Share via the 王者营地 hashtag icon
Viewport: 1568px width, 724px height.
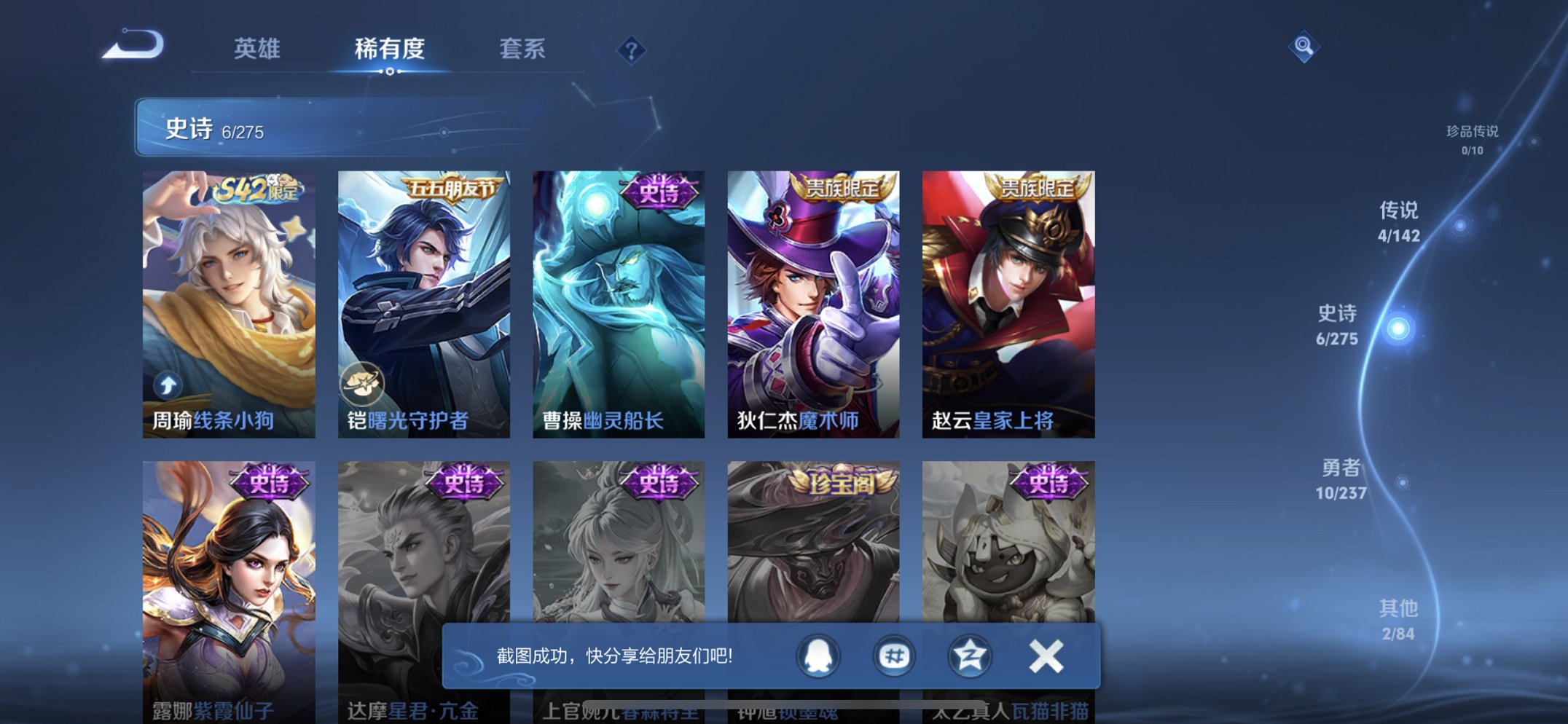pyautogui.click(x=895, y=655)
